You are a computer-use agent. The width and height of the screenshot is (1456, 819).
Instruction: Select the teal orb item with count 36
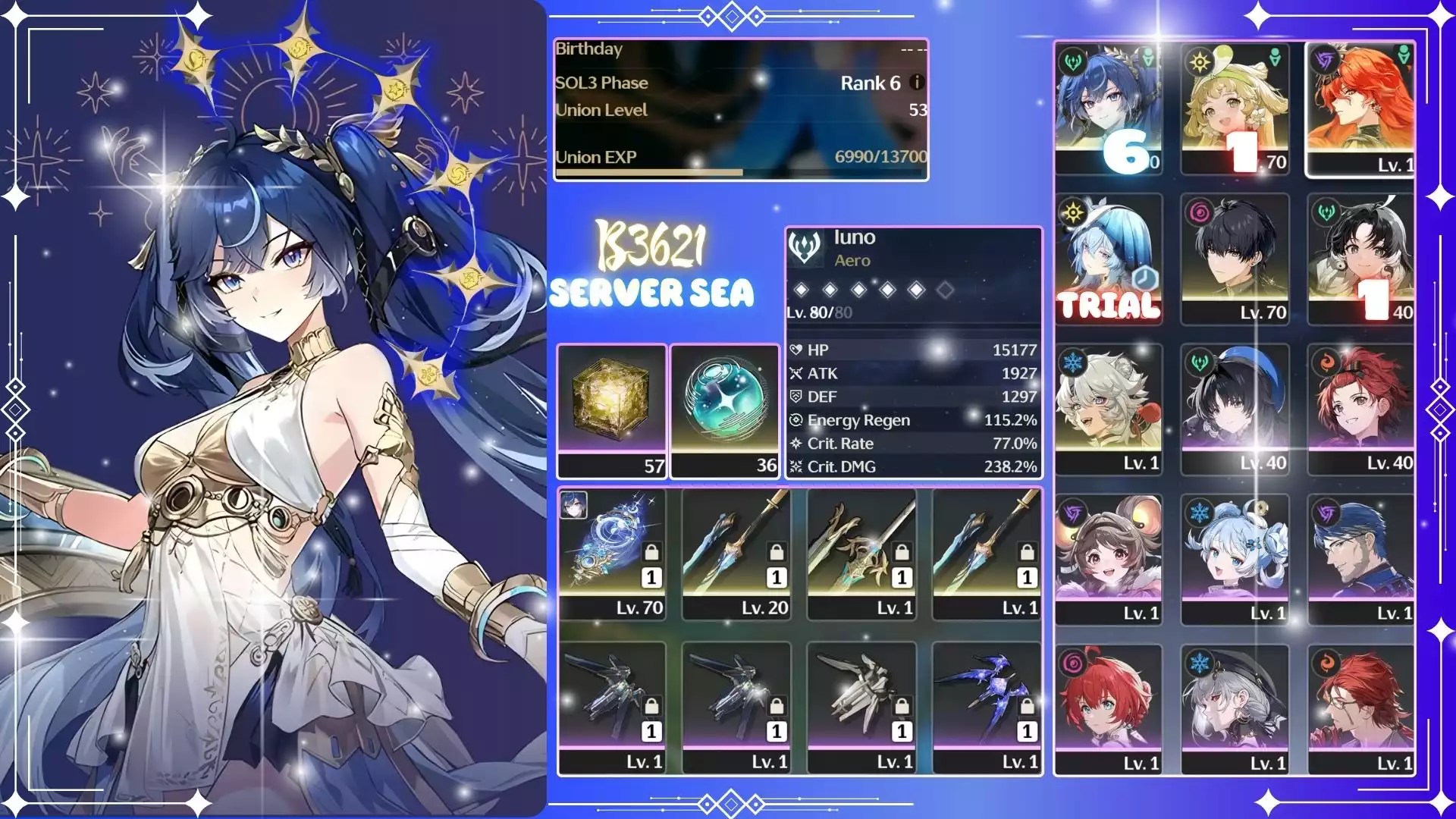coord(725,409)
